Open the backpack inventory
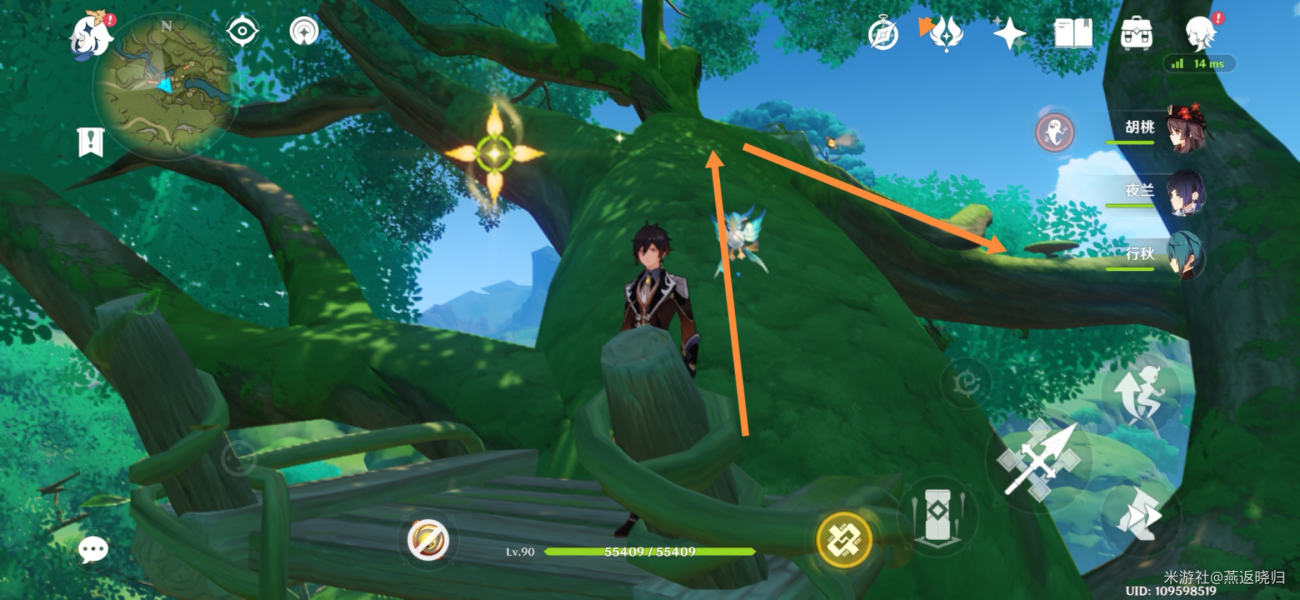The image size is (1300, 600). [x=1137, y=34]
